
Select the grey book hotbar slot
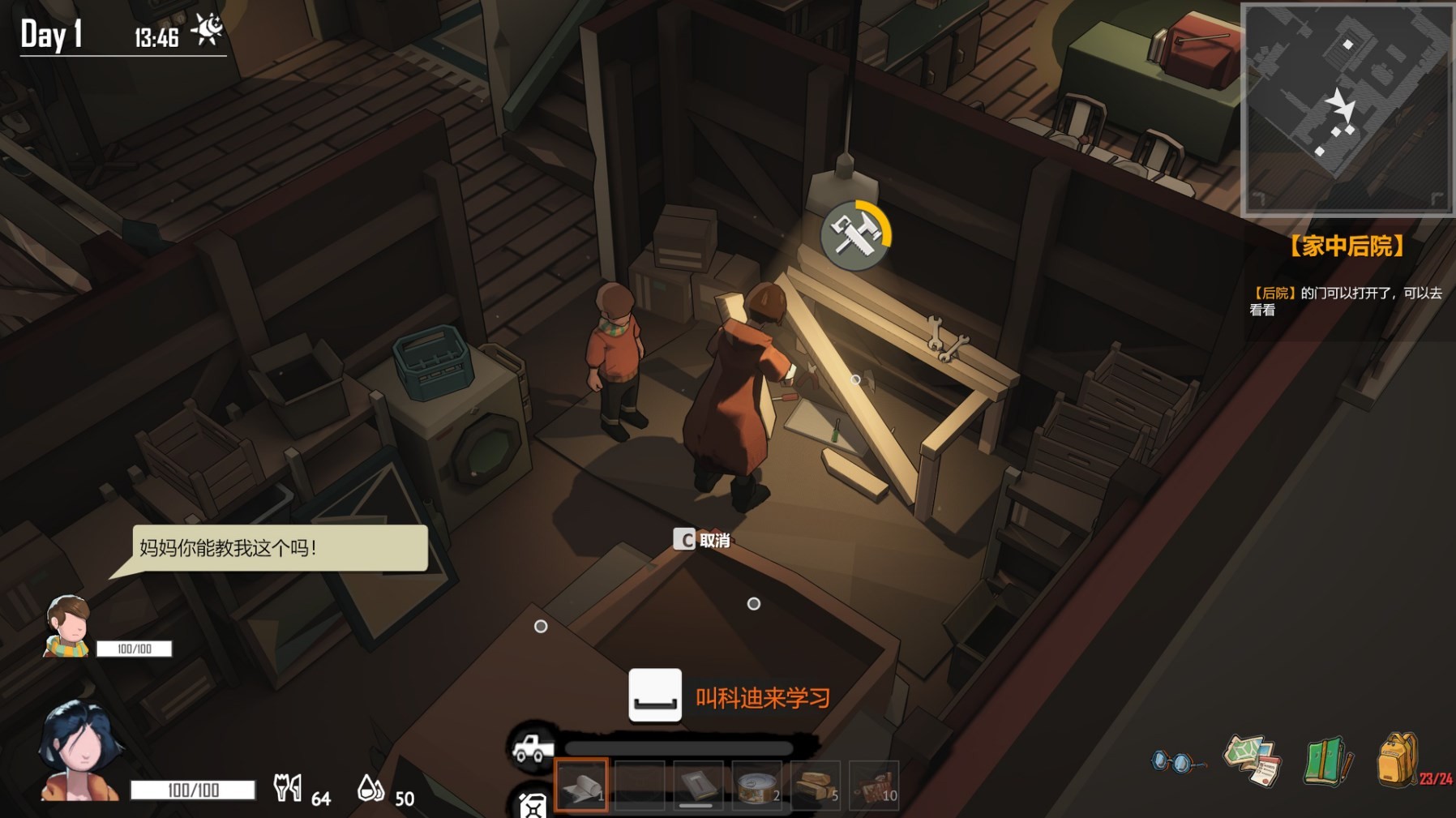[698, 785]
